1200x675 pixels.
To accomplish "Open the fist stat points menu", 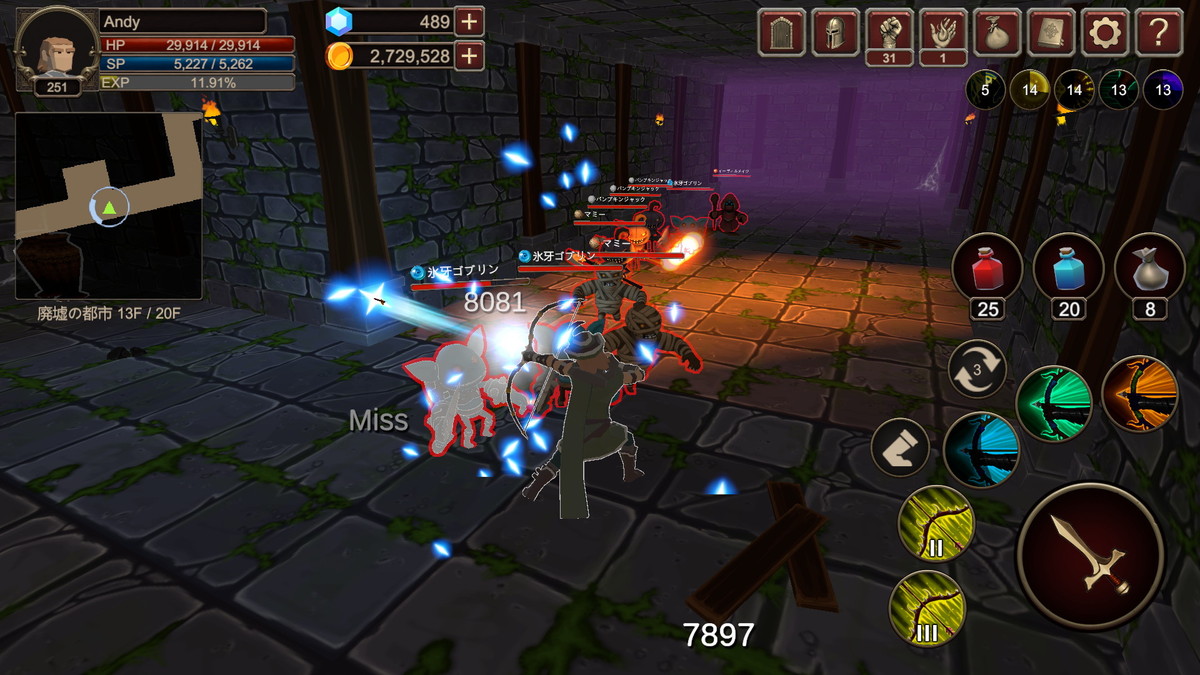I will coord(889,32).
